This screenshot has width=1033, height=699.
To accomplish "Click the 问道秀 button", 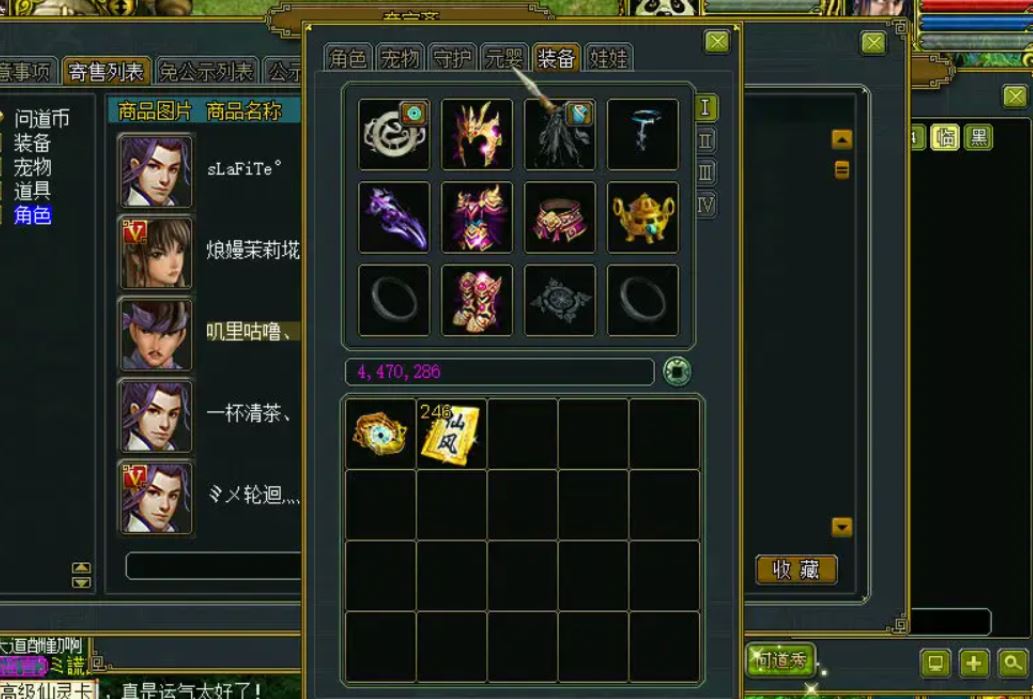I will [x=779, y=660].
